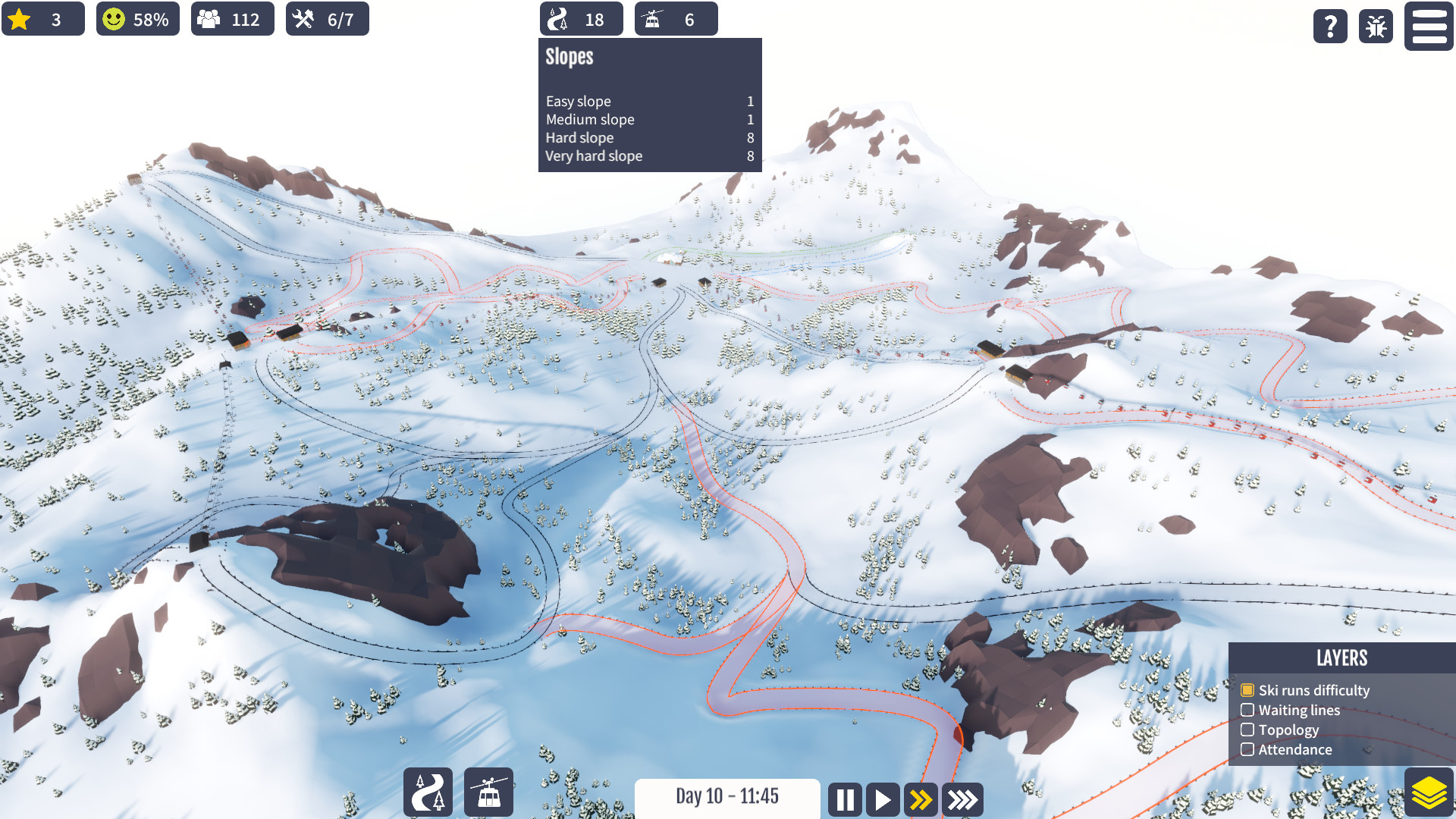This screenshot has width=1456, height=819.
Task: Resume play at normal speed
Action: tap(882, 799)
